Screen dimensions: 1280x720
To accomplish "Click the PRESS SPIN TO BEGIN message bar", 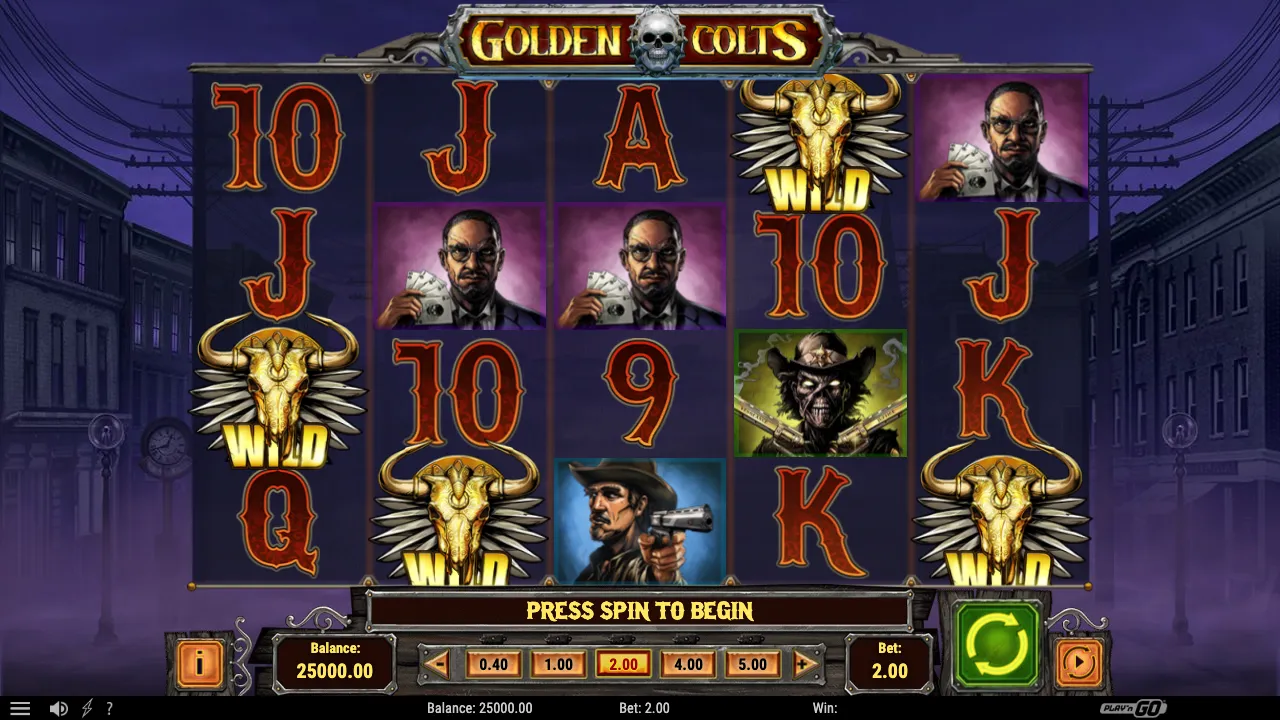I will point(640,611).
